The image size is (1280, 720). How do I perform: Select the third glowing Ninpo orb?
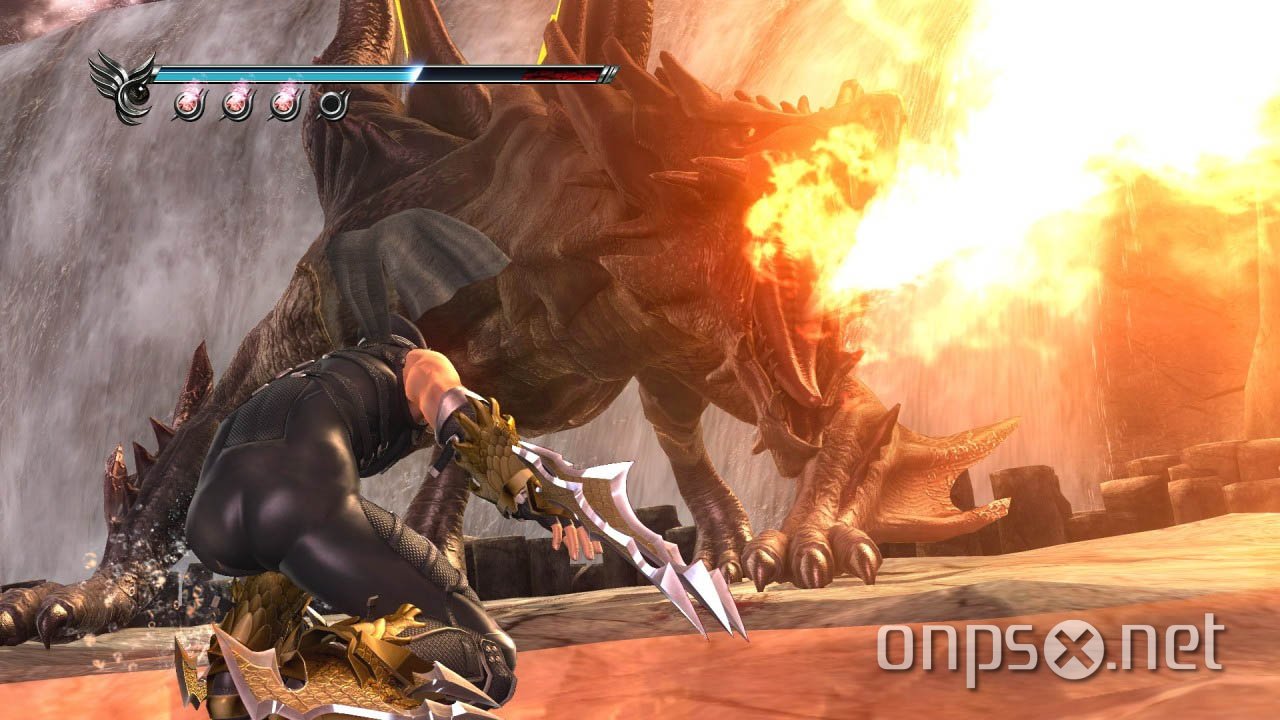pyautogui.click(x=284, y=103)
